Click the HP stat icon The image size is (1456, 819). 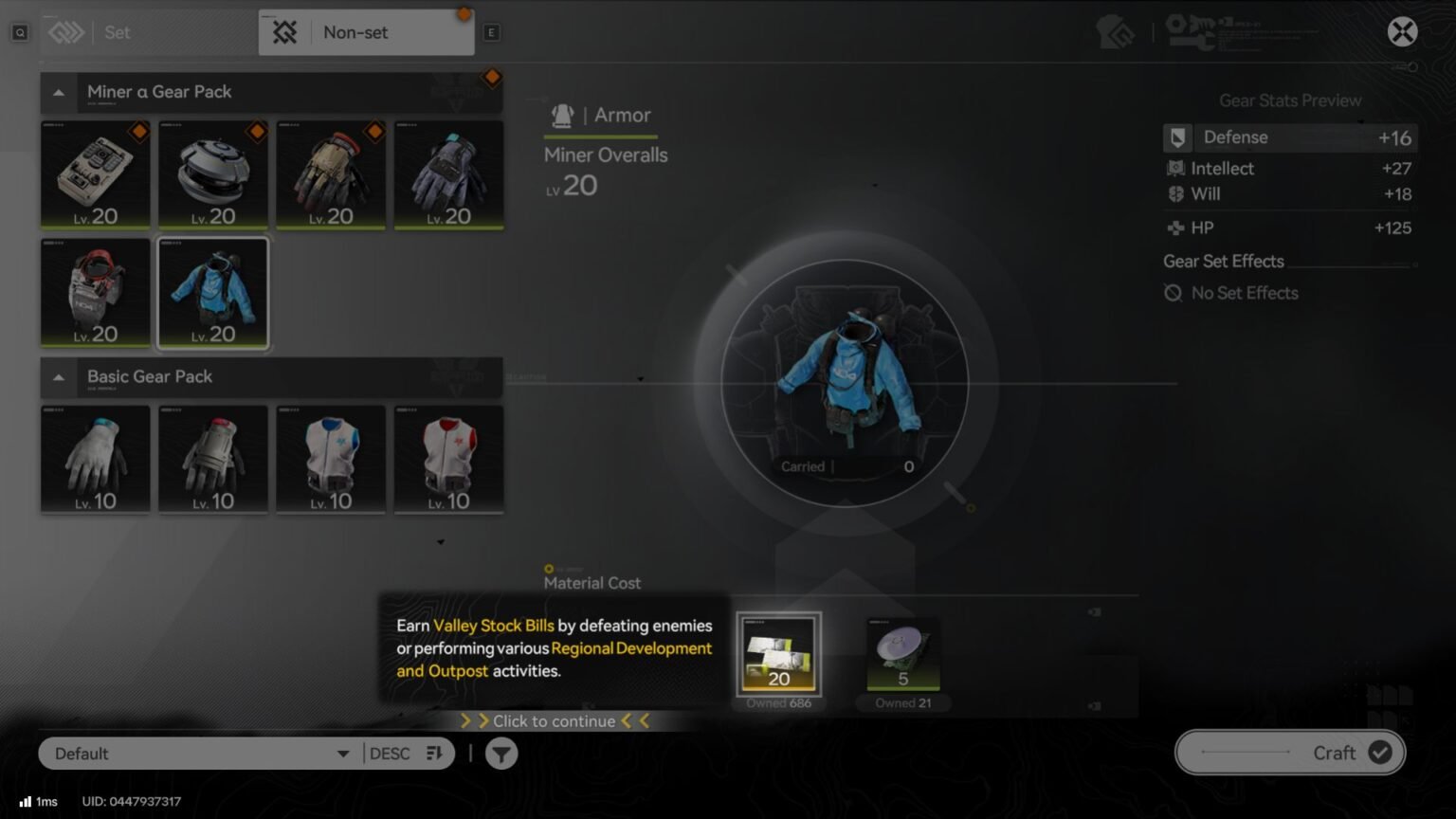(x=1175, y=227)
